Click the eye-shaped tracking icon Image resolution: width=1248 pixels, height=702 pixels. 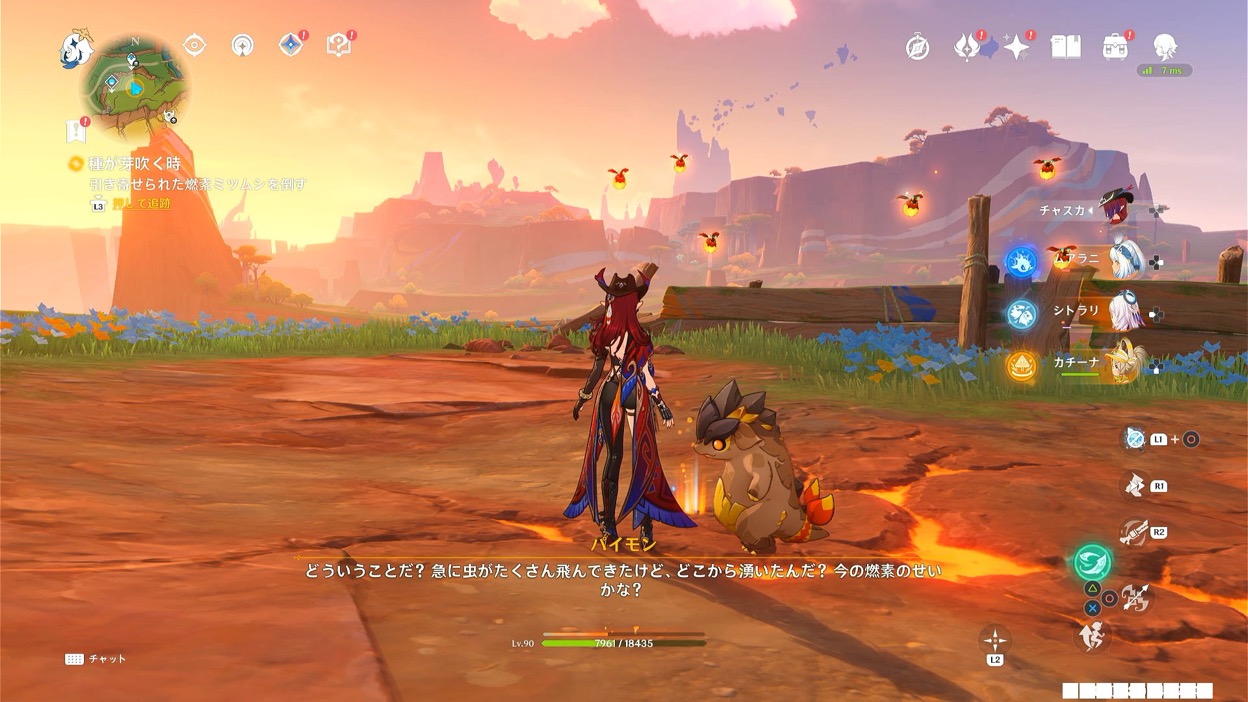(x=194, y=45)
